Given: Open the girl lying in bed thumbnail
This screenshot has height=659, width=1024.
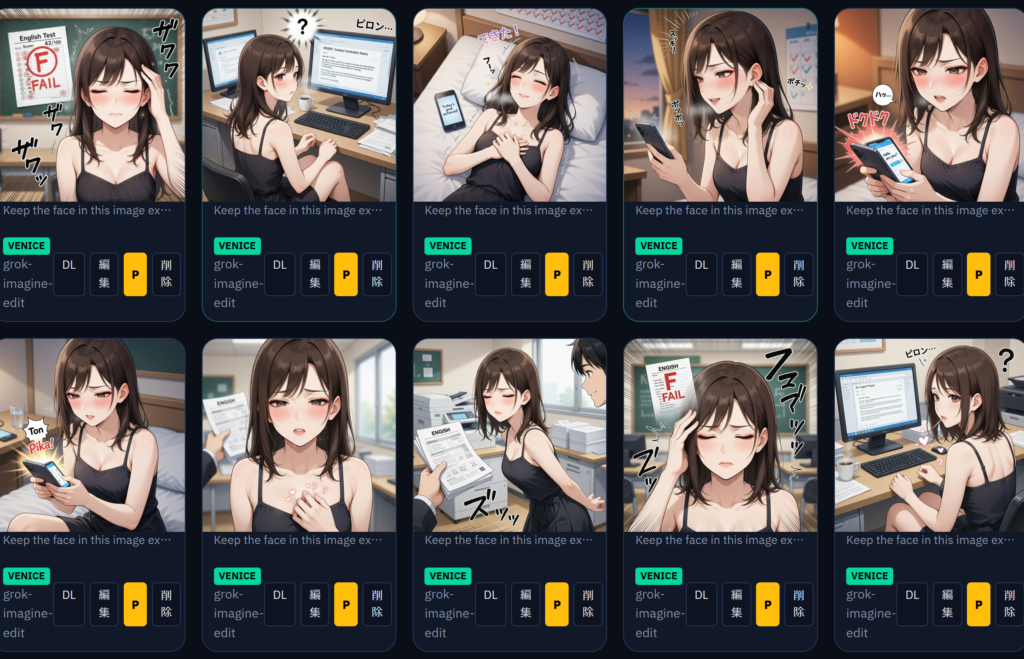Looking at the screenshot, I should coord(509,105).
